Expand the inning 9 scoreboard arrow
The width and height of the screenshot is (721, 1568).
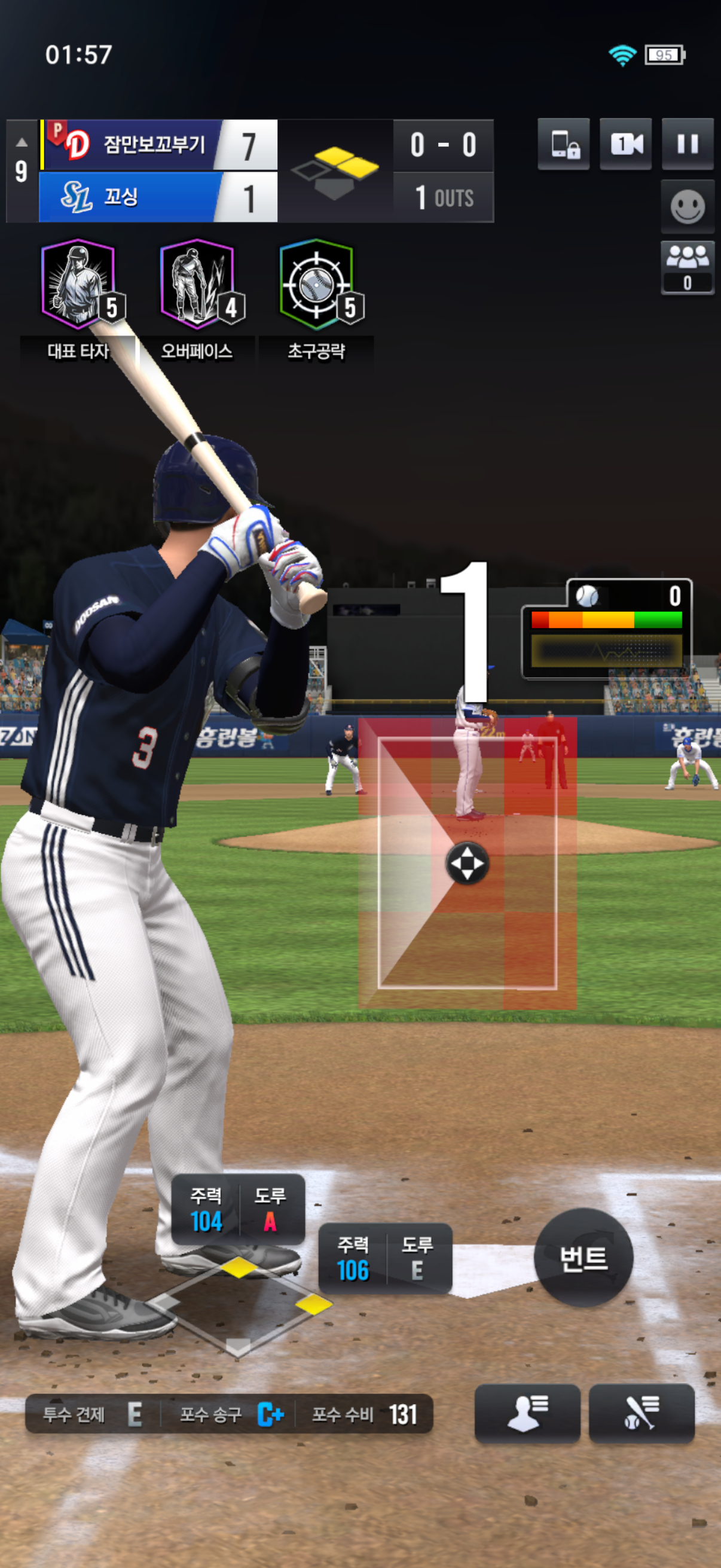22,142
